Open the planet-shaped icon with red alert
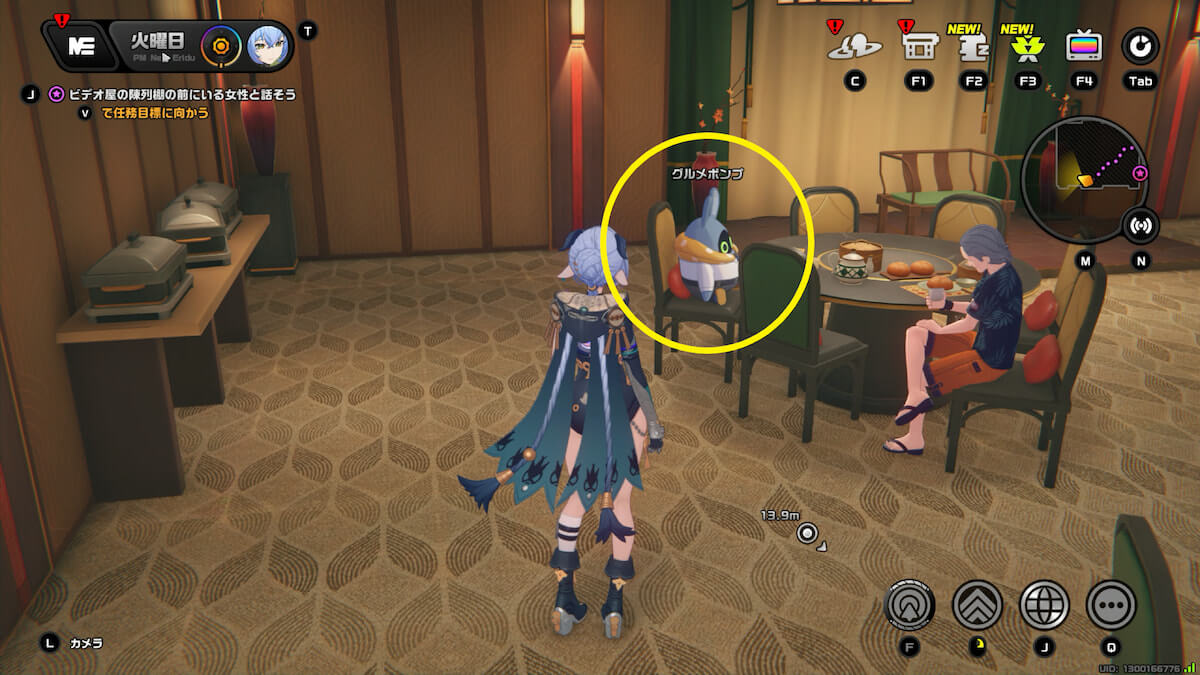The height and width of the screenshot is (675, 1200). [x=855, y=46]
